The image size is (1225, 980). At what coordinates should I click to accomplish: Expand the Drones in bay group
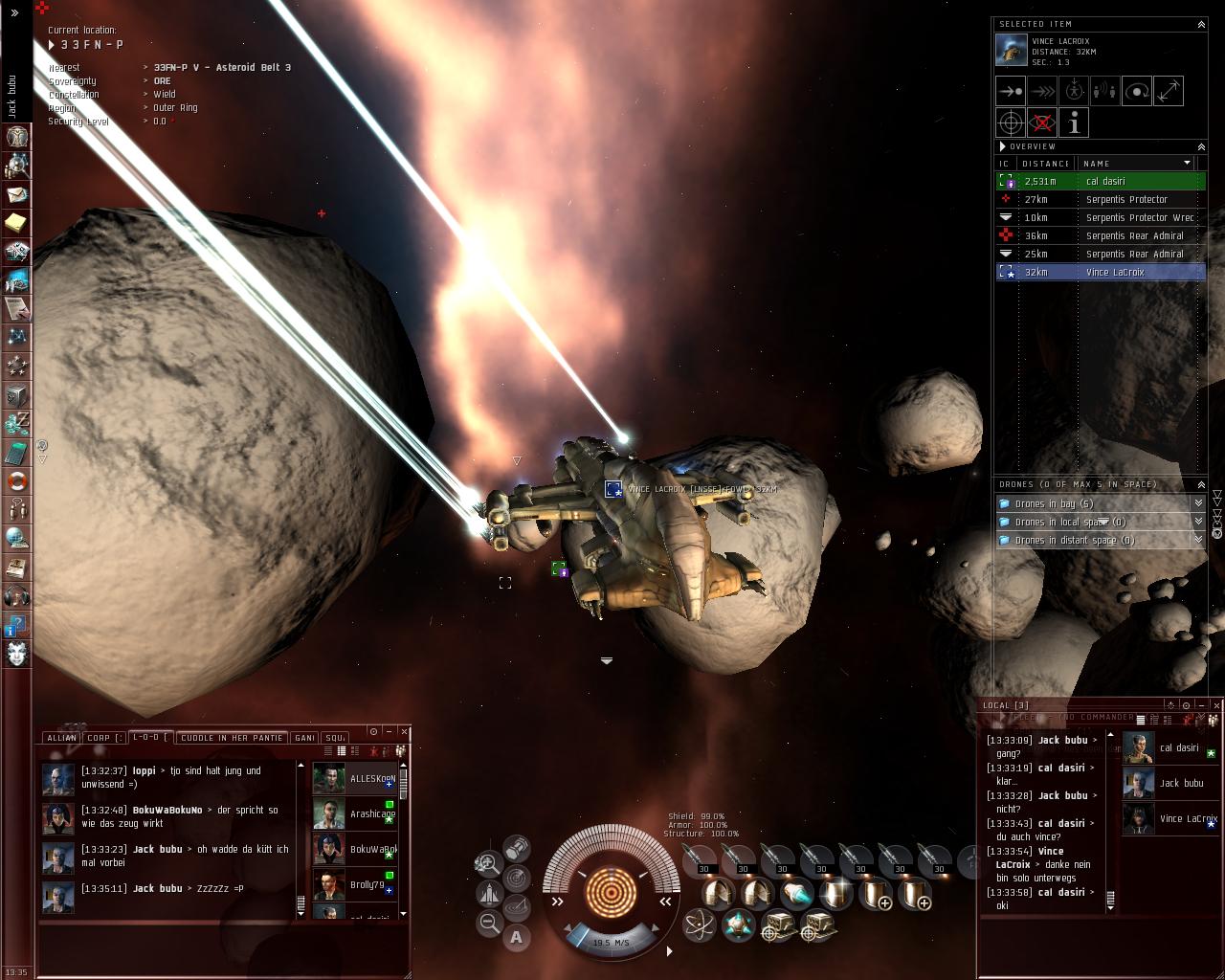pyautogui.click(x=1198, y=503)
